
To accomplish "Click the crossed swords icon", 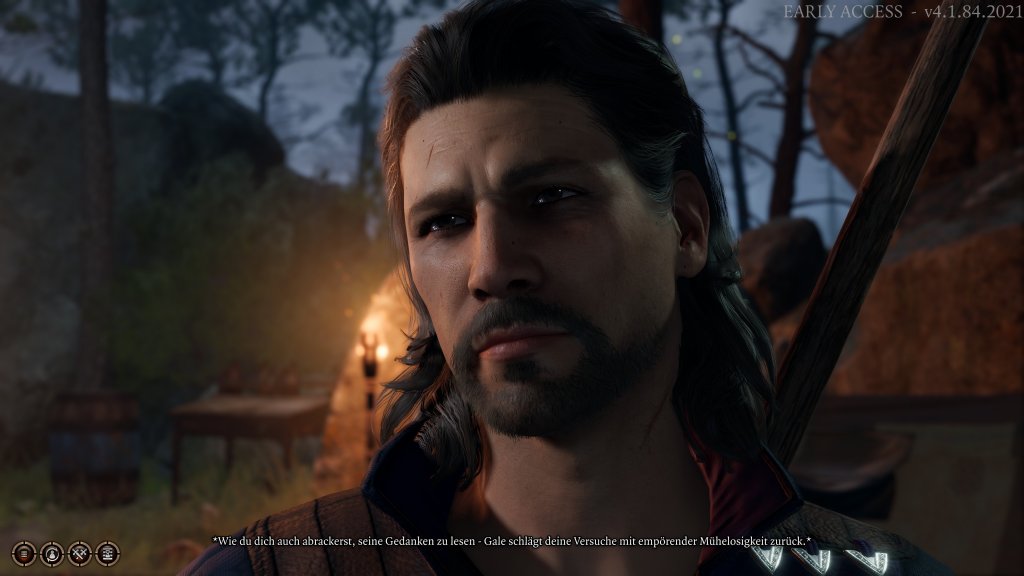I will pyautogui.click(x=80, y=553).
